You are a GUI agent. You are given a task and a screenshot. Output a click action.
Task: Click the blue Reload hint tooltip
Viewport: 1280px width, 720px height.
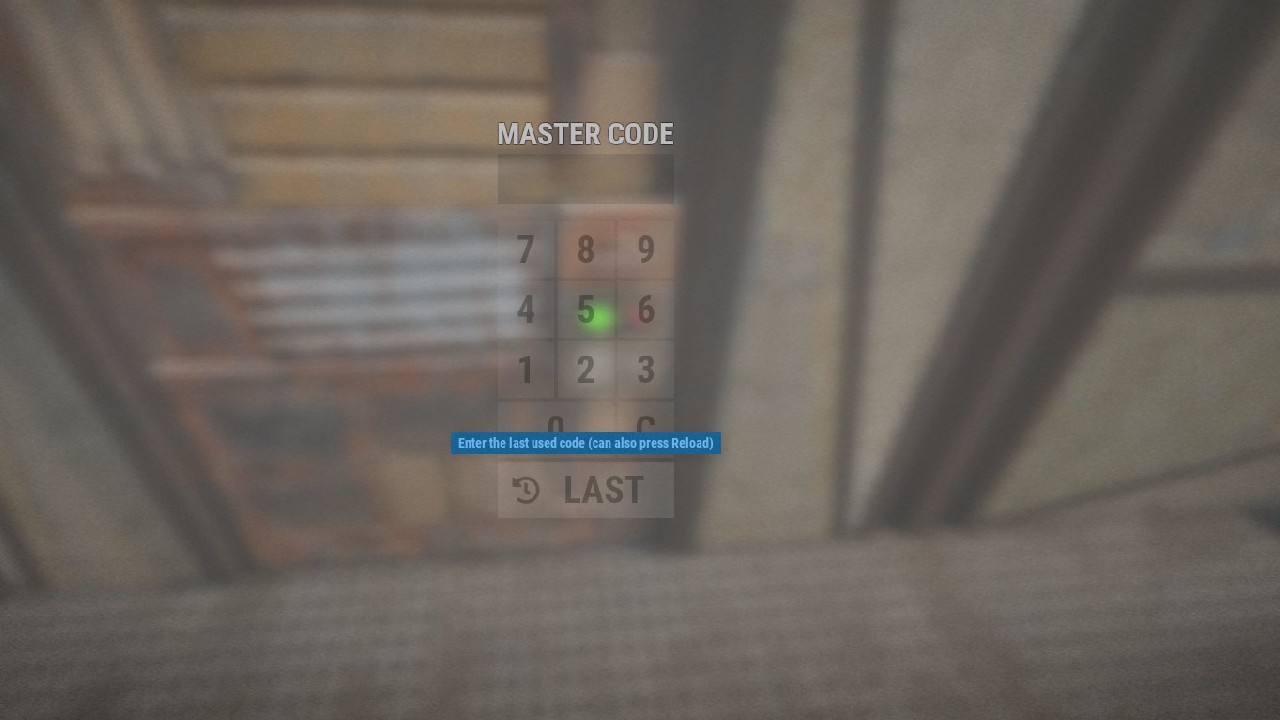(585, 443)
